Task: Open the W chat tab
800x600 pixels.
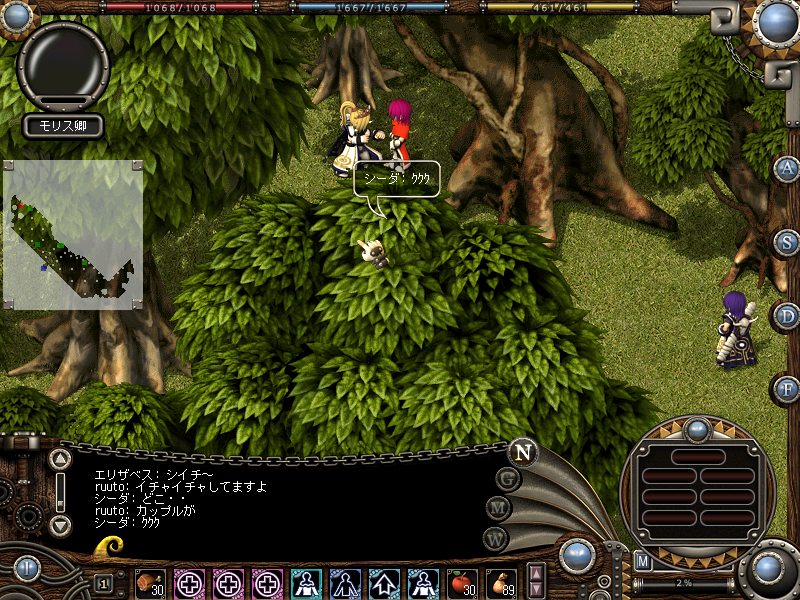Action: (496, 537)
